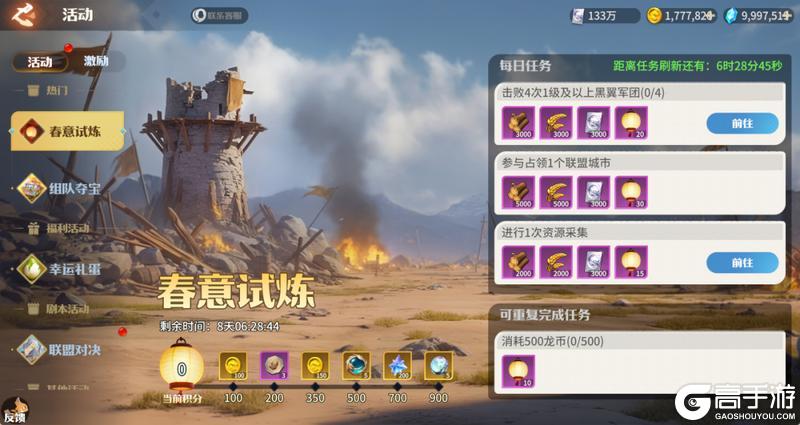Inspect the lantern reward for 消耗500龙币
This screenshot has width=800, height=425.
519,371
